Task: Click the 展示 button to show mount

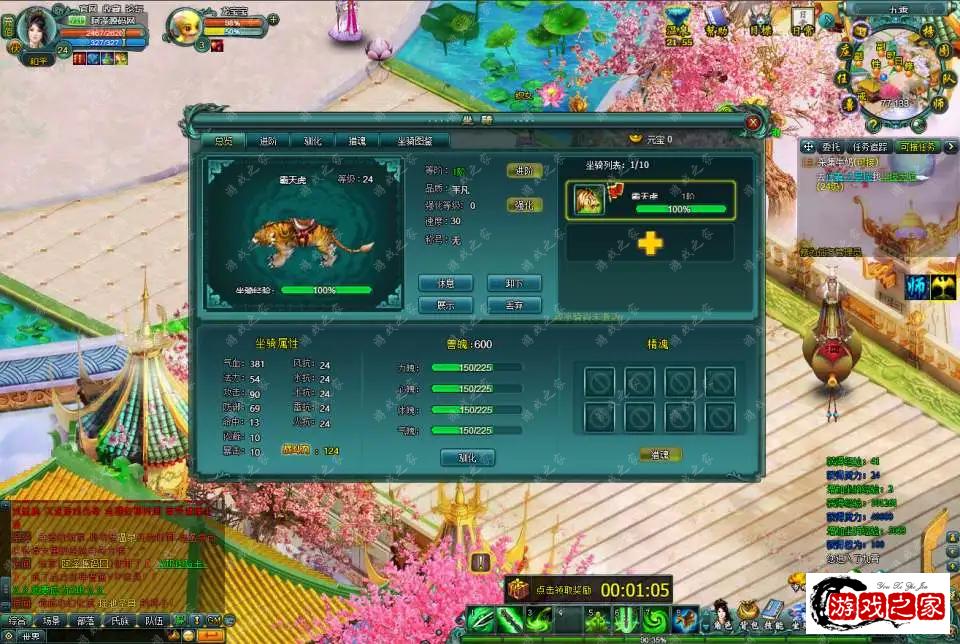Action: [445, 306]
